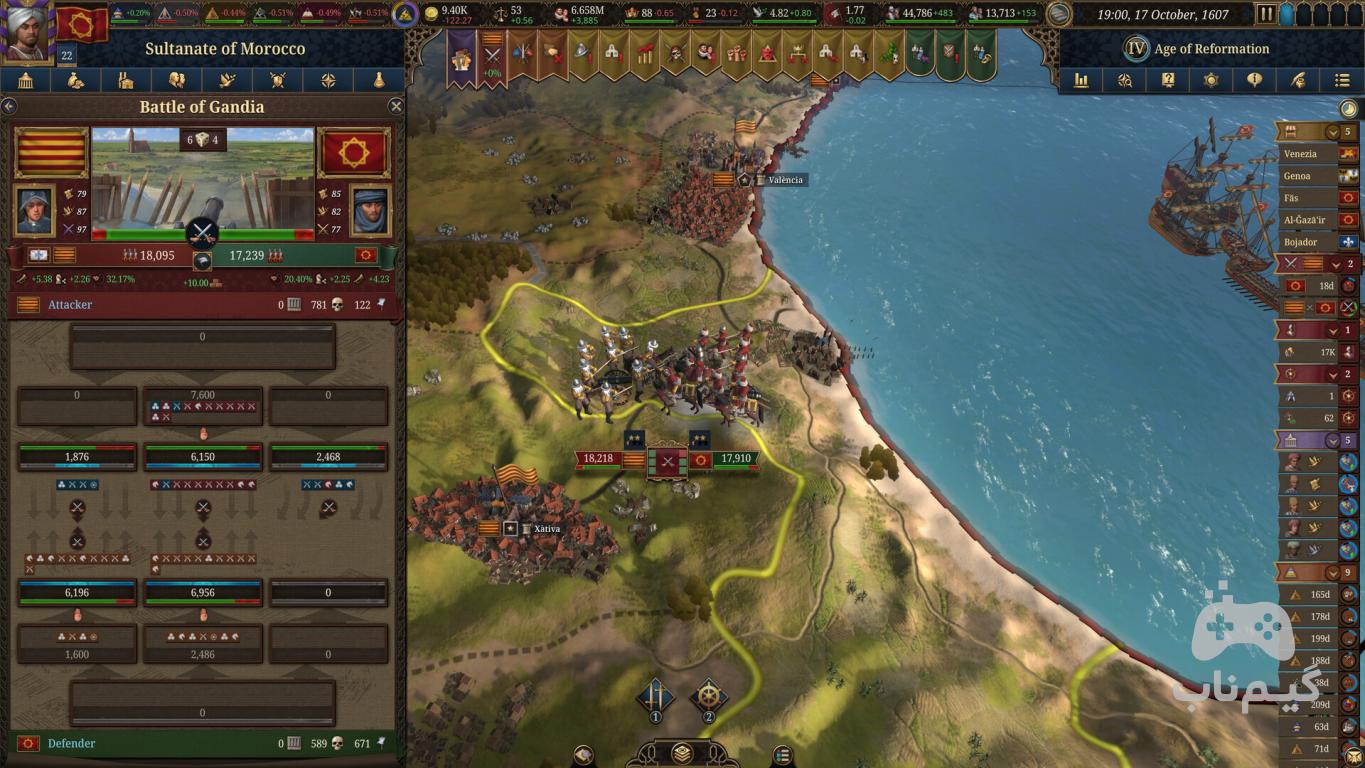
Task: Close the Battle of Gandia panel
Action: (x=396, y=106)
